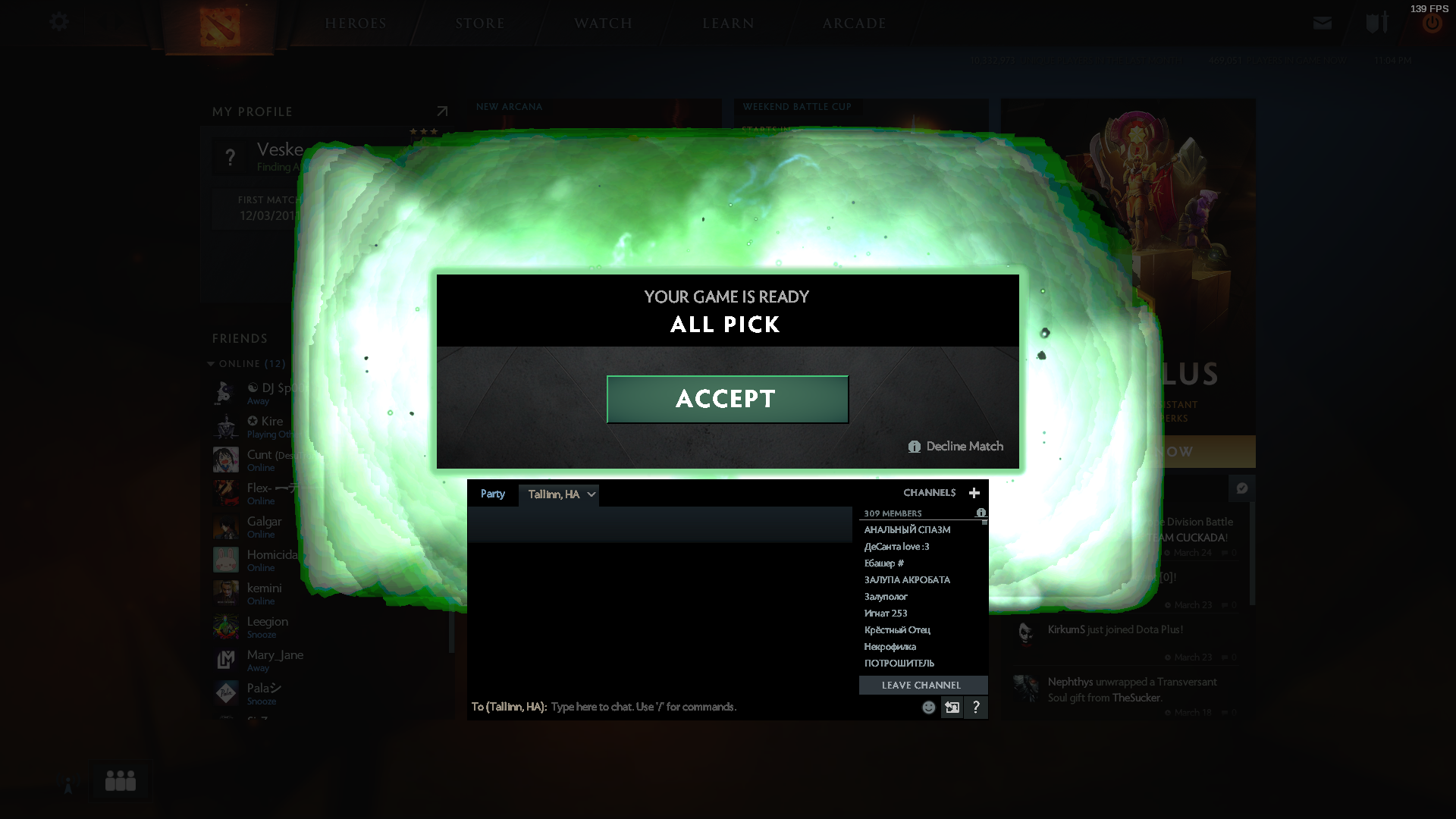Viewport: 1456px width, 819px height.
Task: Click the Dota 2 logo home button
Action: click(219, 26)
